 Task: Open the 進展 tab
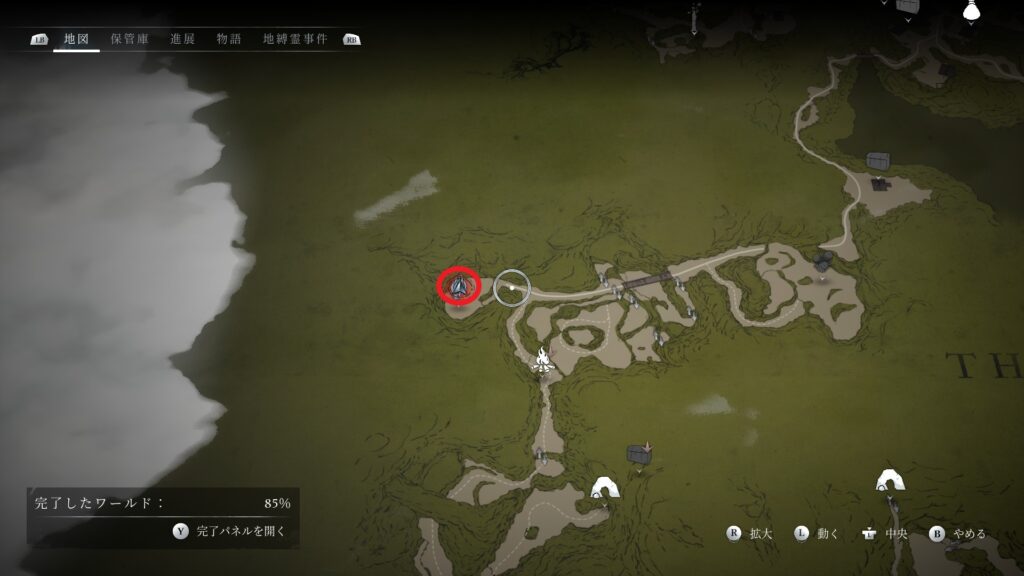click(183, 39)
